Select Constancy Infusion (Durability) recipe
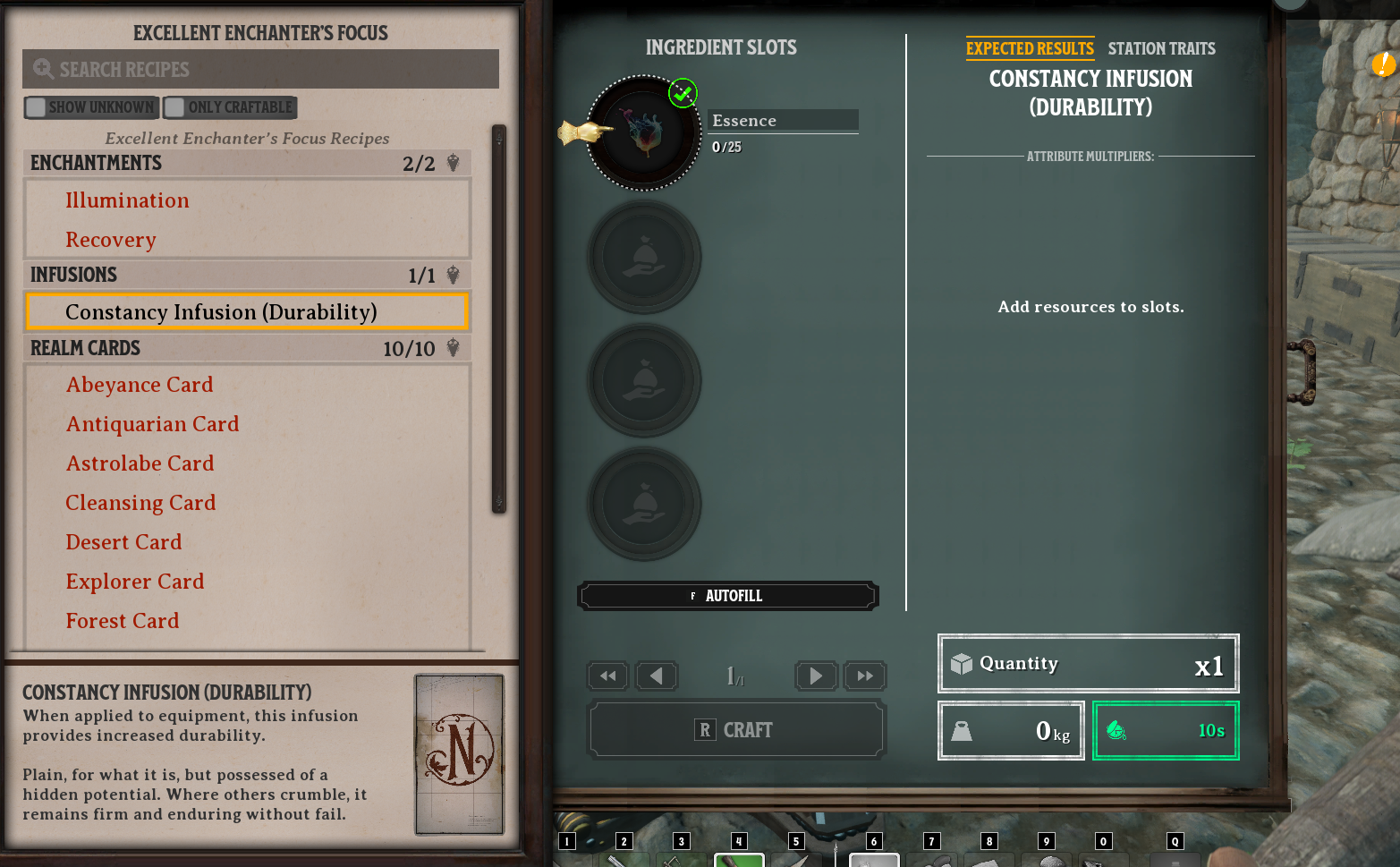The image size is (1400, 867). coord(221,312)
